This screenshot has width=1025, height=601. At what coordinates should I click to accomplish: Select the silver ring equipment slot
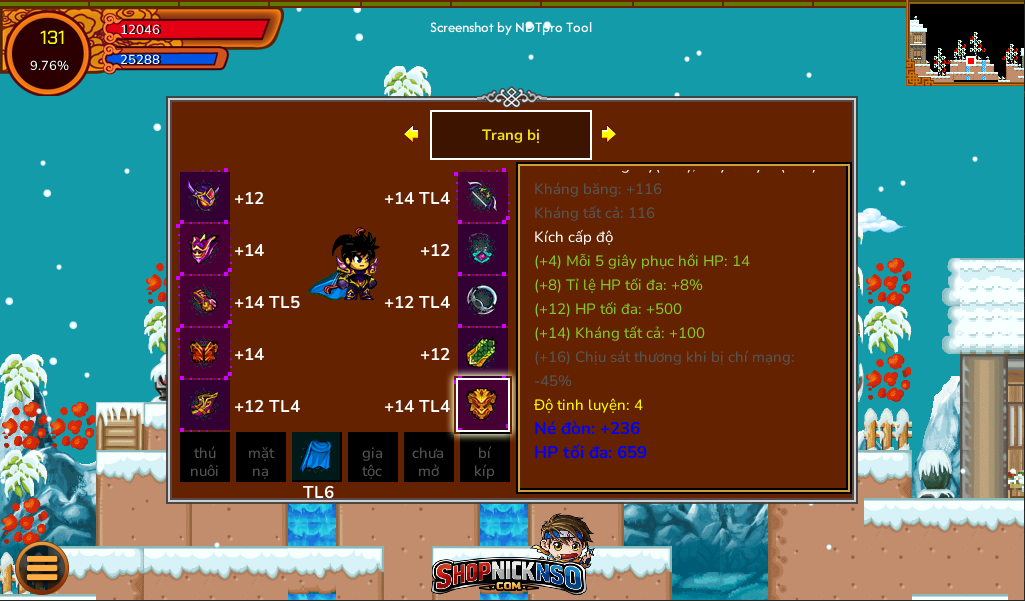click(483, 301)
